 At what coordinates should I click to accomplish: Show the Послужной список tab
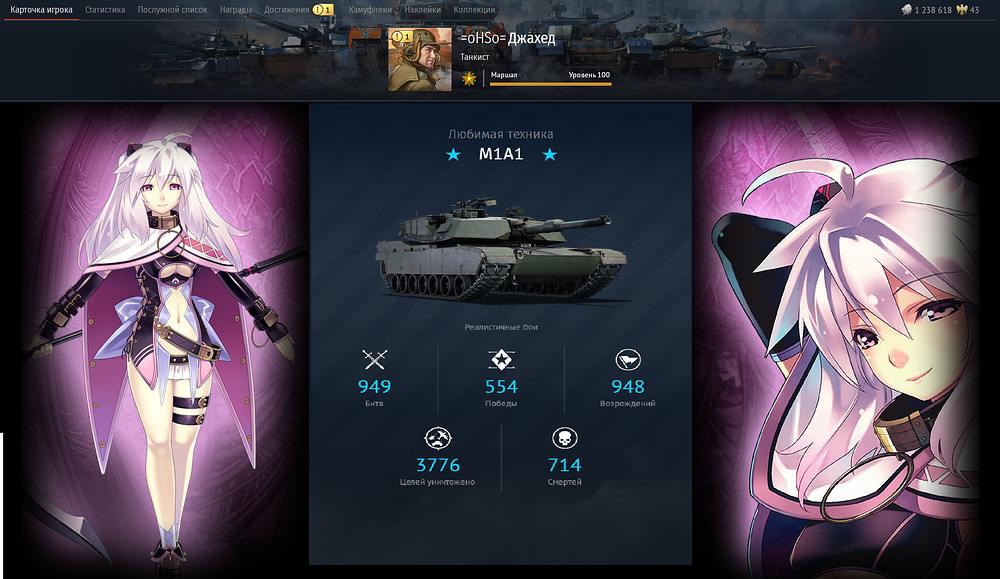(x=172, y=10)
